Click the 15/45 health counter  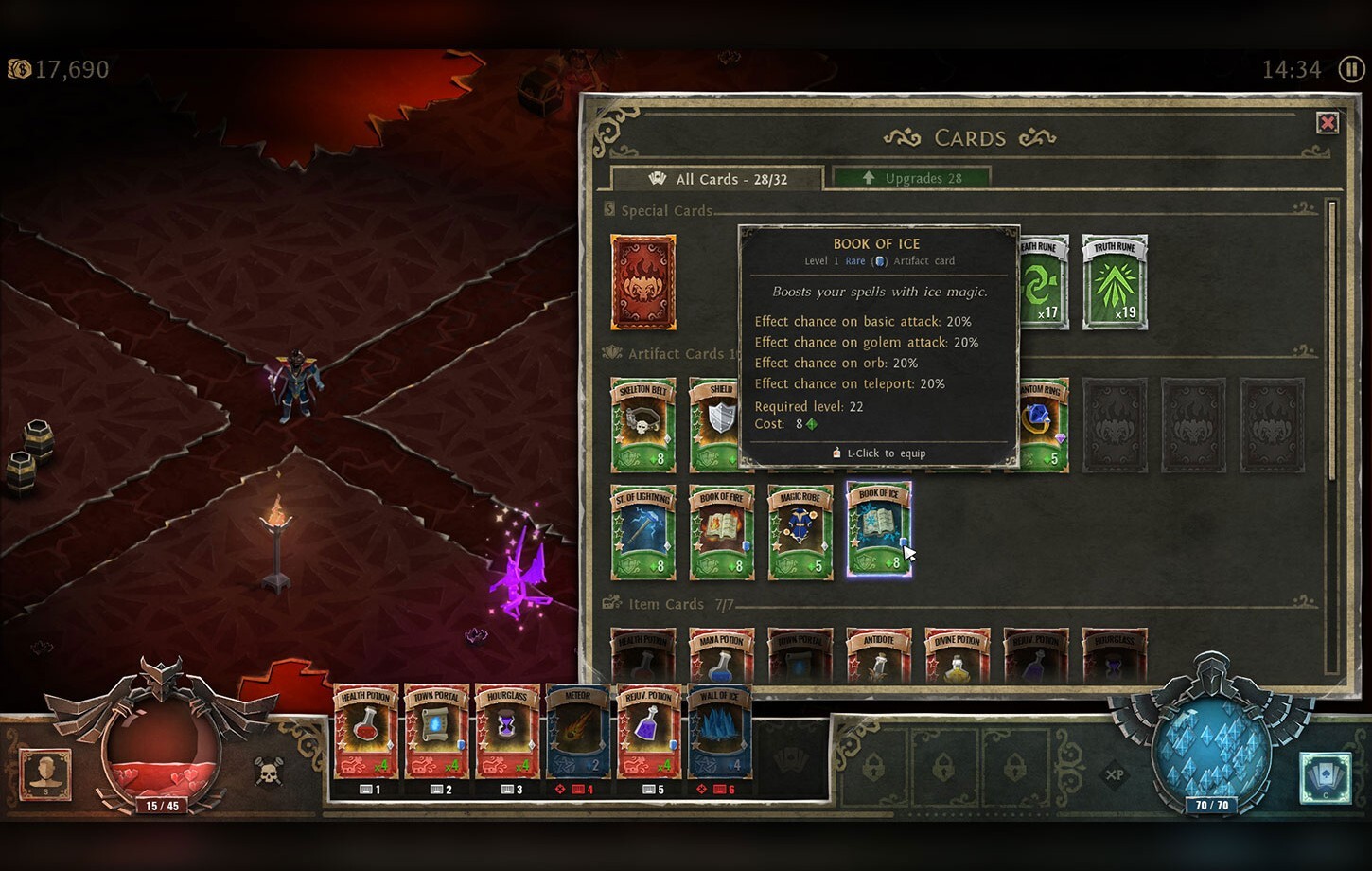pyautogui.click(x=163, y=804)
